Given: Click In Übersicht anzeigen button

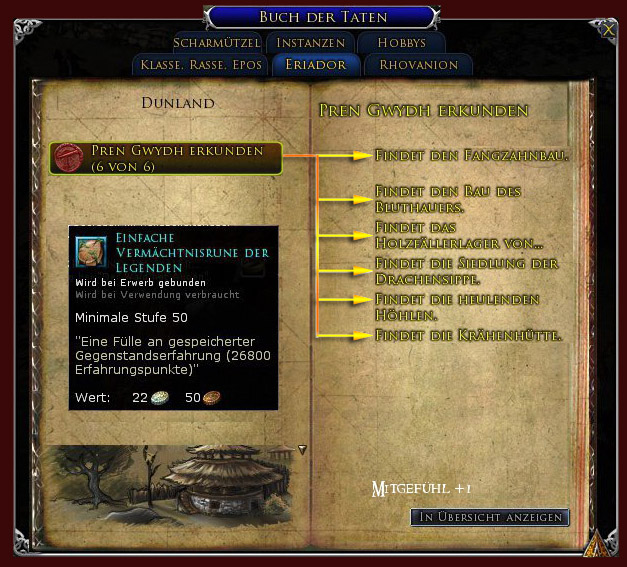Looking at the screenshot, I should pyautogui.click(x=490, y=517).
